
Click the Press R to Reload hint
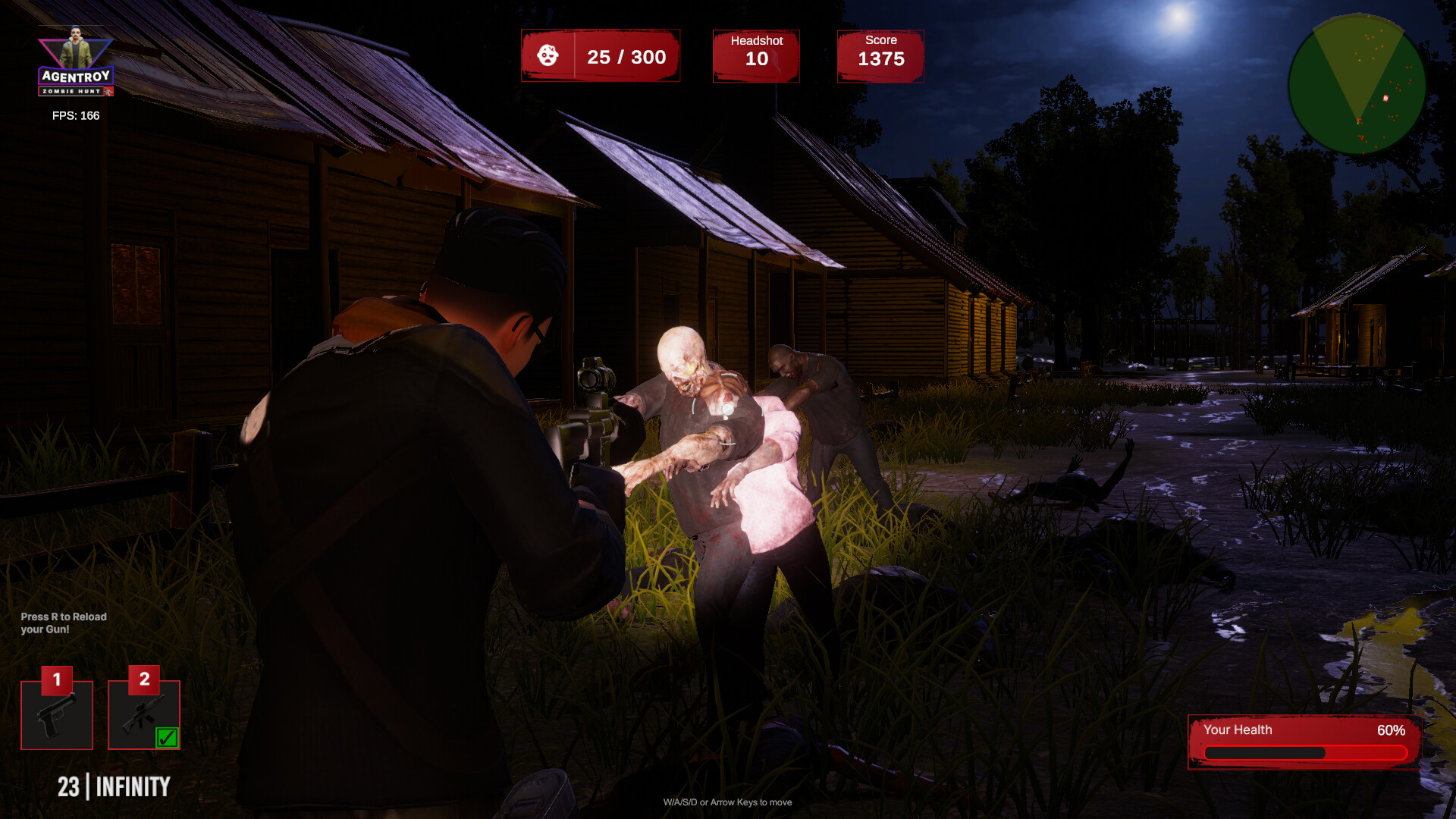[x=64, y=622]
